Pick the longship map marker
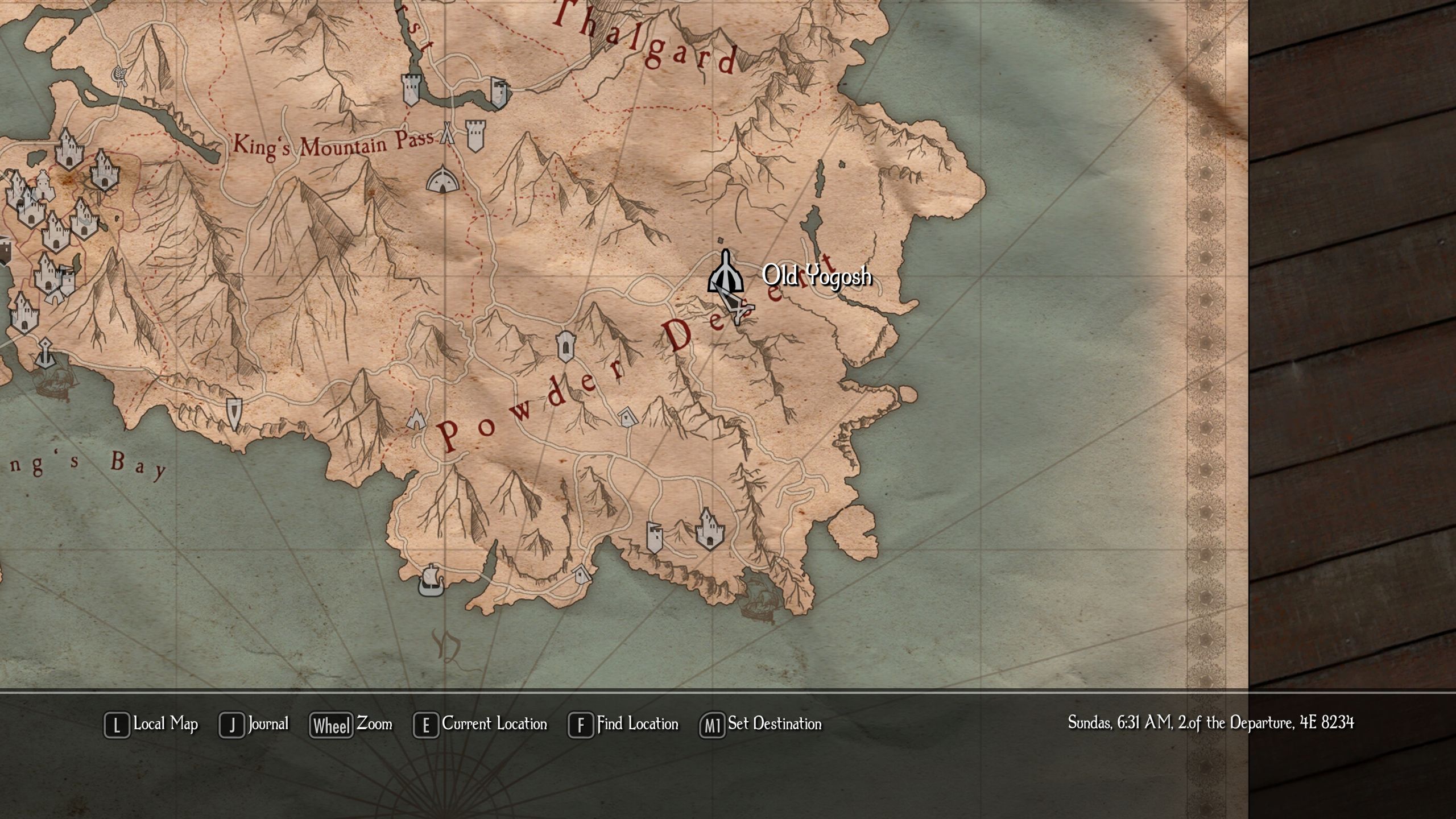This screenshot has height=819, width=1456. click(x=431, y=580)
